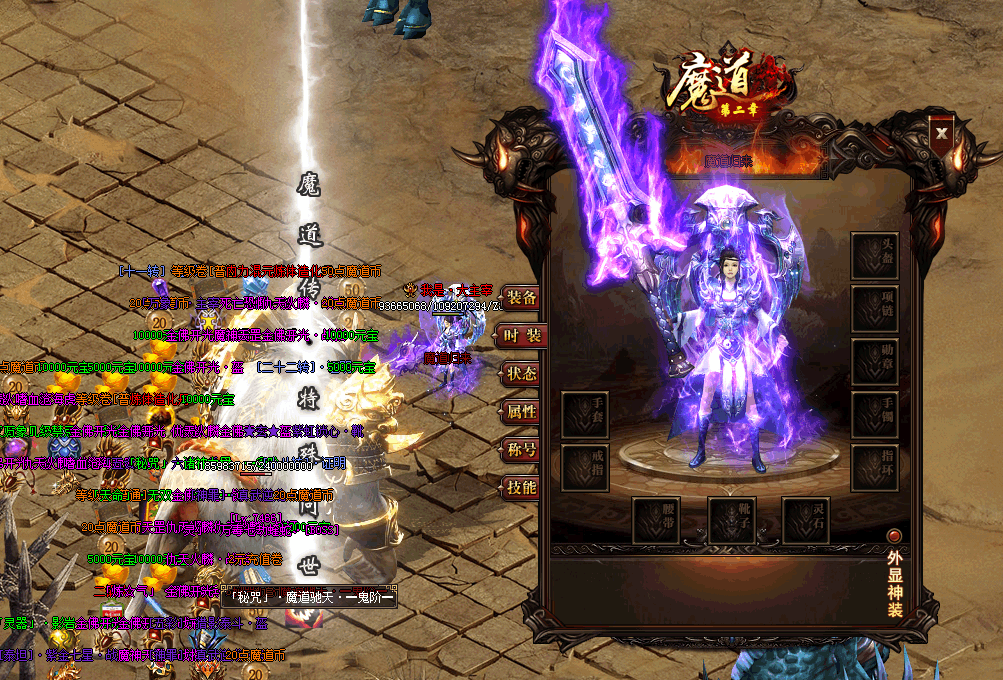Click the 戒指 ring slot
The width and height of the screenshot is (1003, 680).
pos(585,468)
